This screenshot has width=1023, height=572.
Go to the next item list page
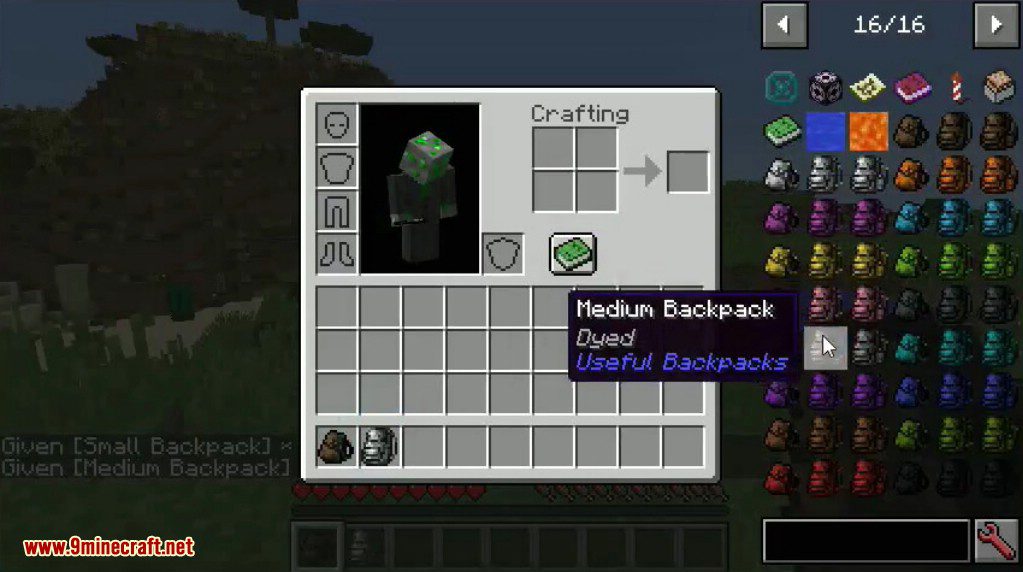tap(995, 25)
